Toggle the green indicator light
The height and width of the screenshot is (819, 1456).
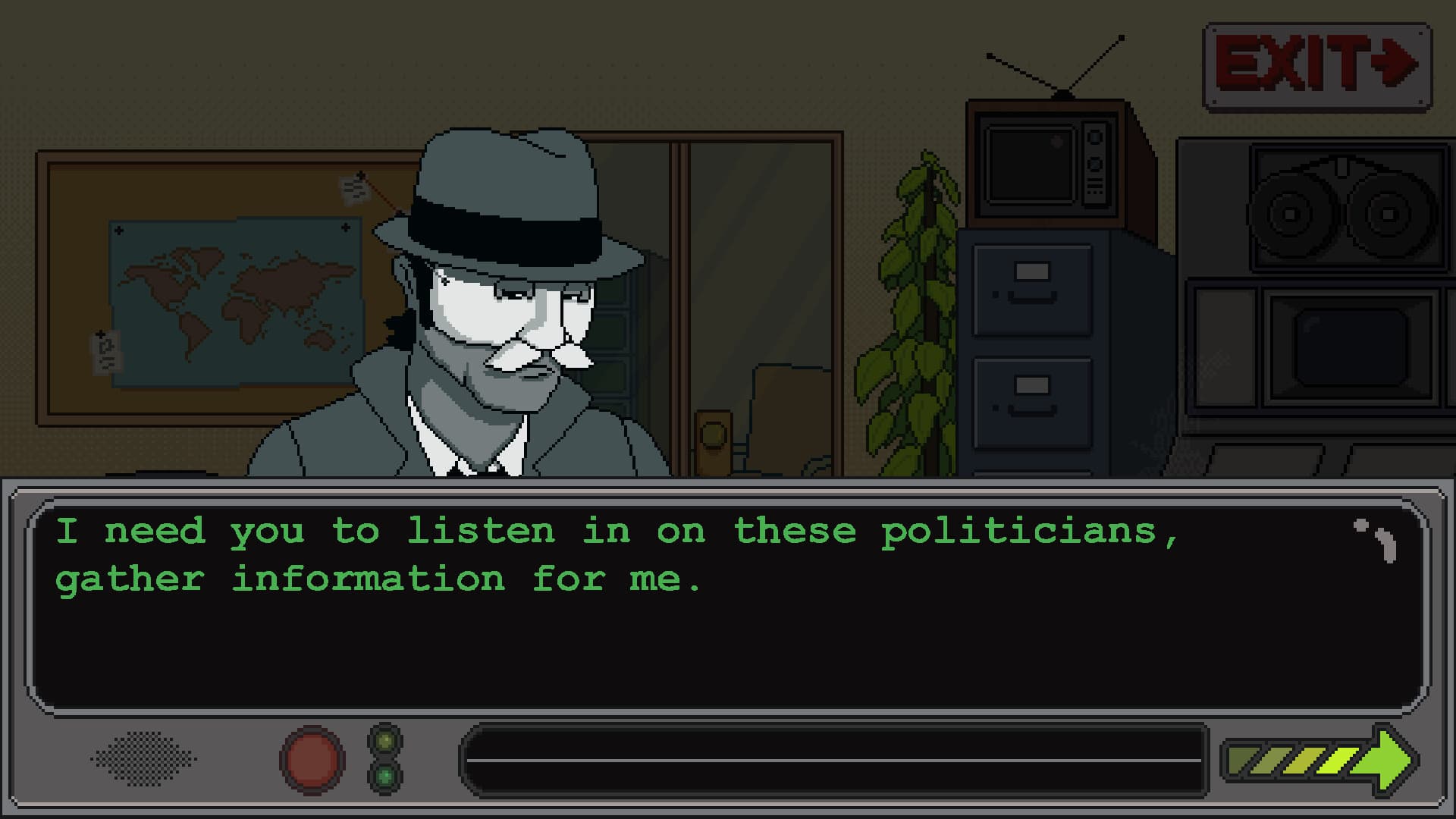coord(385,776)
